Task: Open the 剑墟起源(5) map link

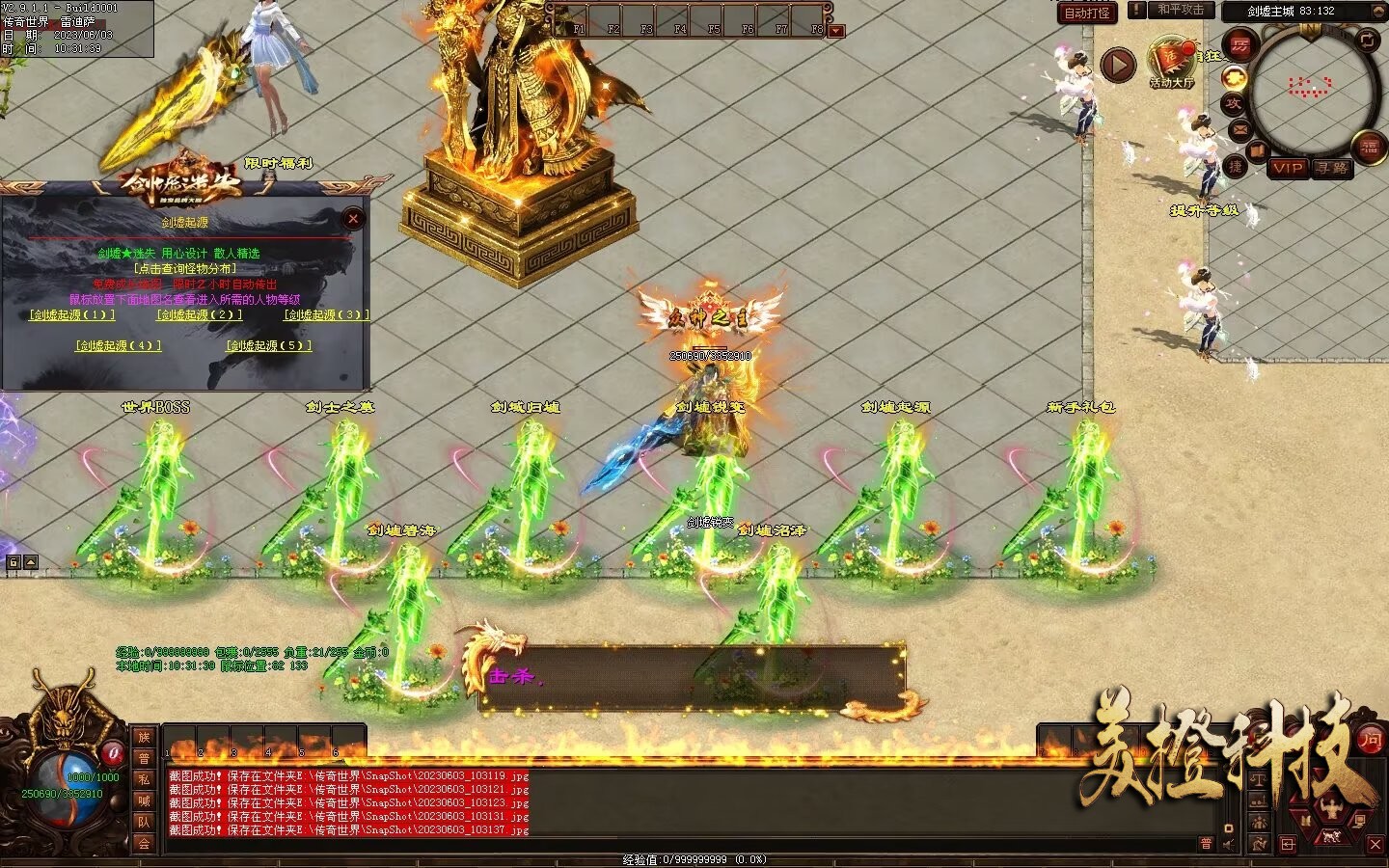Action: click(x=269, y=345)
